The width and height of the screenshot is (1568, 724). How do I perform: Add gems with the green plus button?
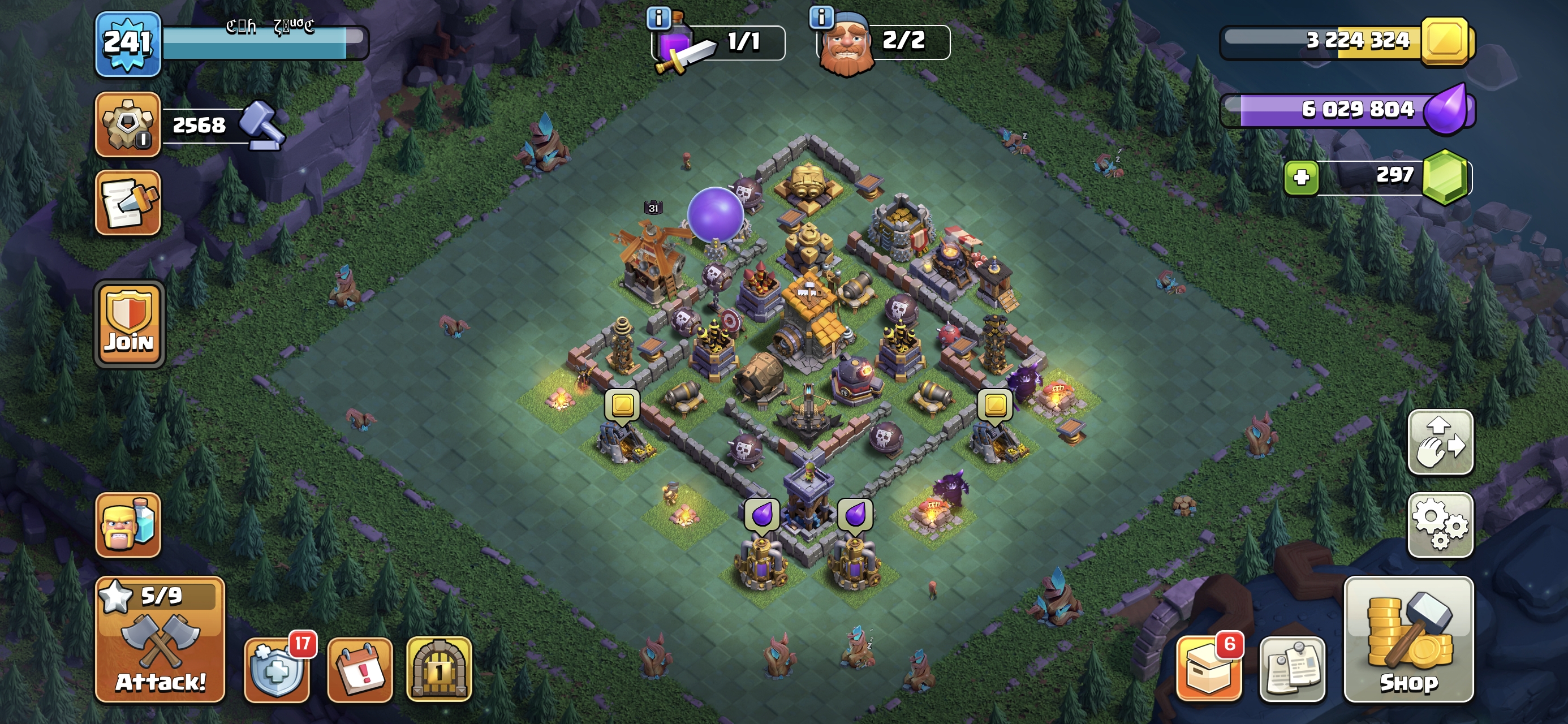coord(1301,177)
